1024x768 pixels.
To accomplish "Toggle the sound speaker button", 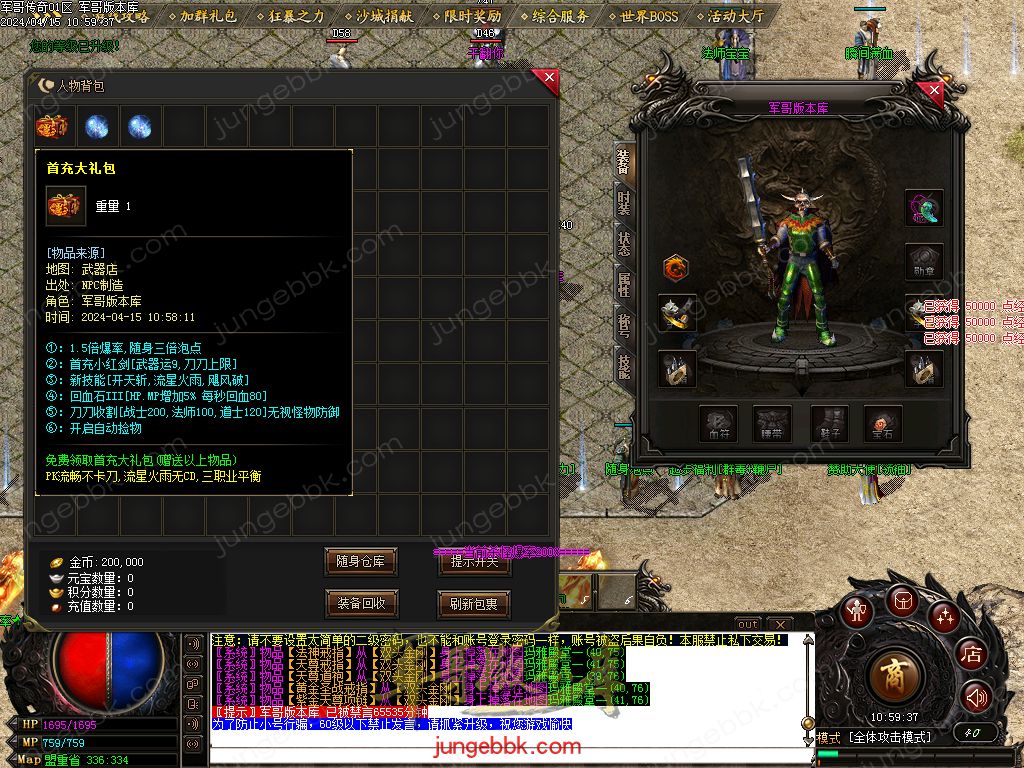I will click(x=975, y=697).
